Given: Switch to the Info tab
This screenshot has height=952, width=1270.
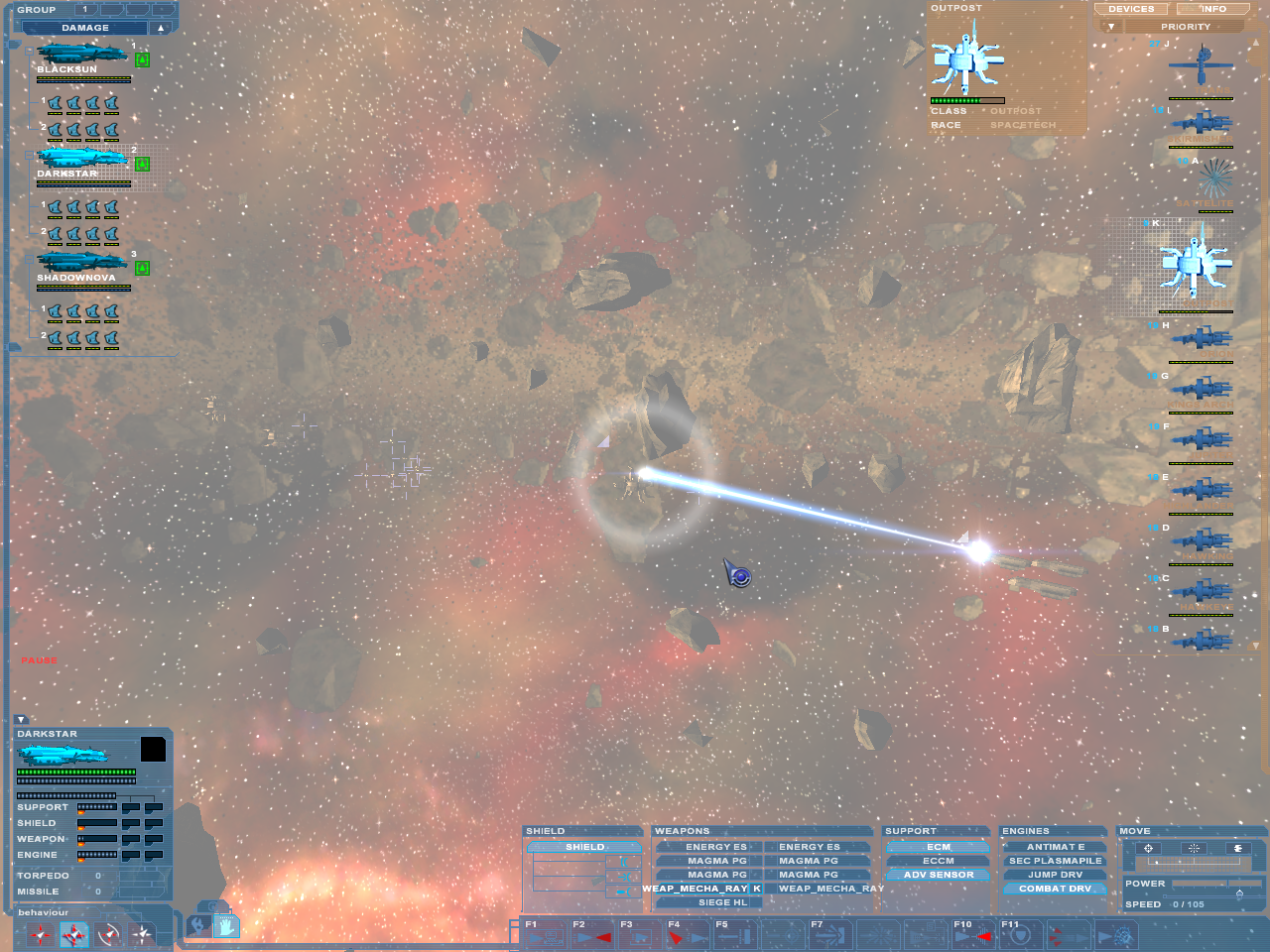Looking at the screenshot, I should click(x=1213, y=9).
